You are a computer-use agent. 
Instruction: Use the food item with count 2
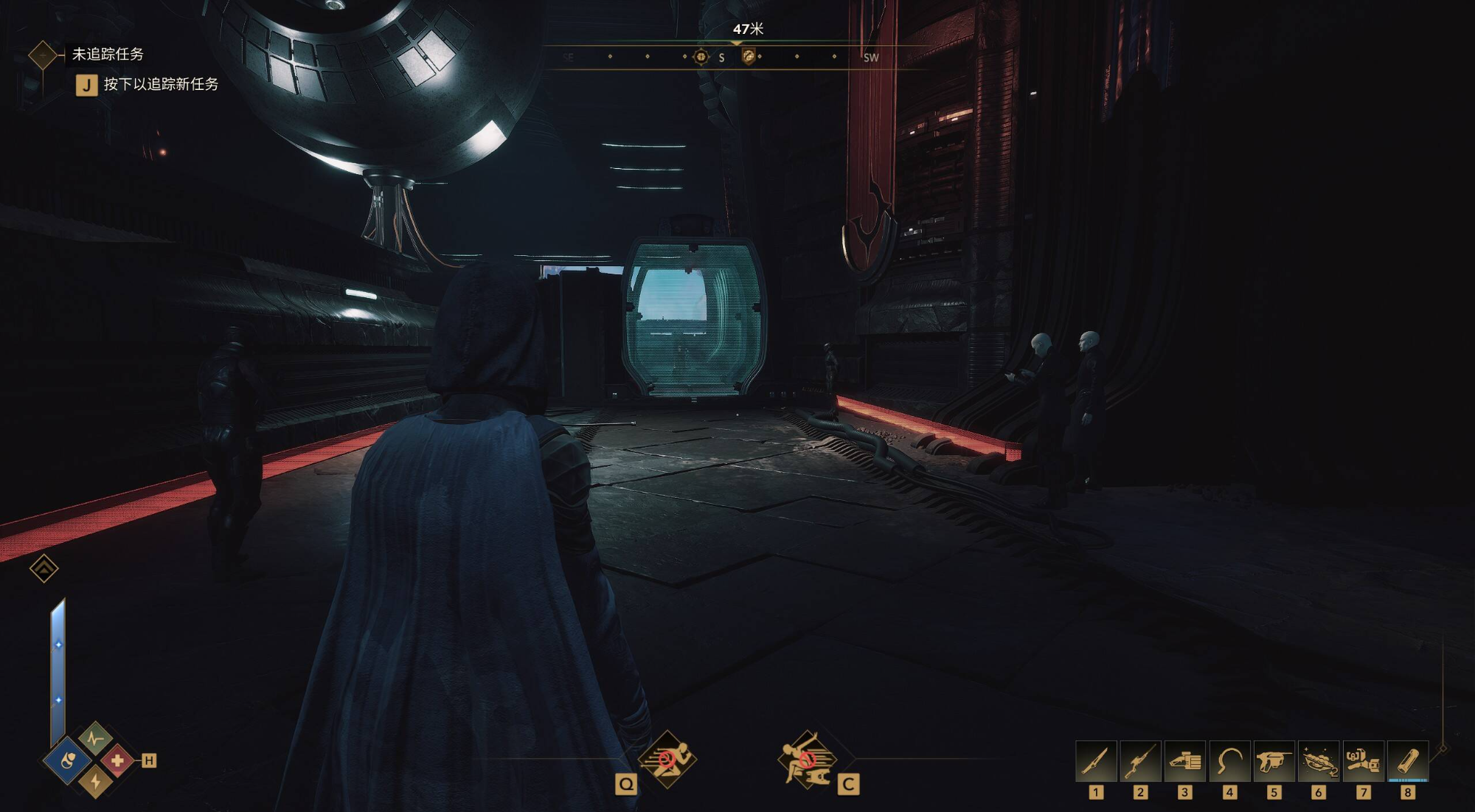point(1319,761)
